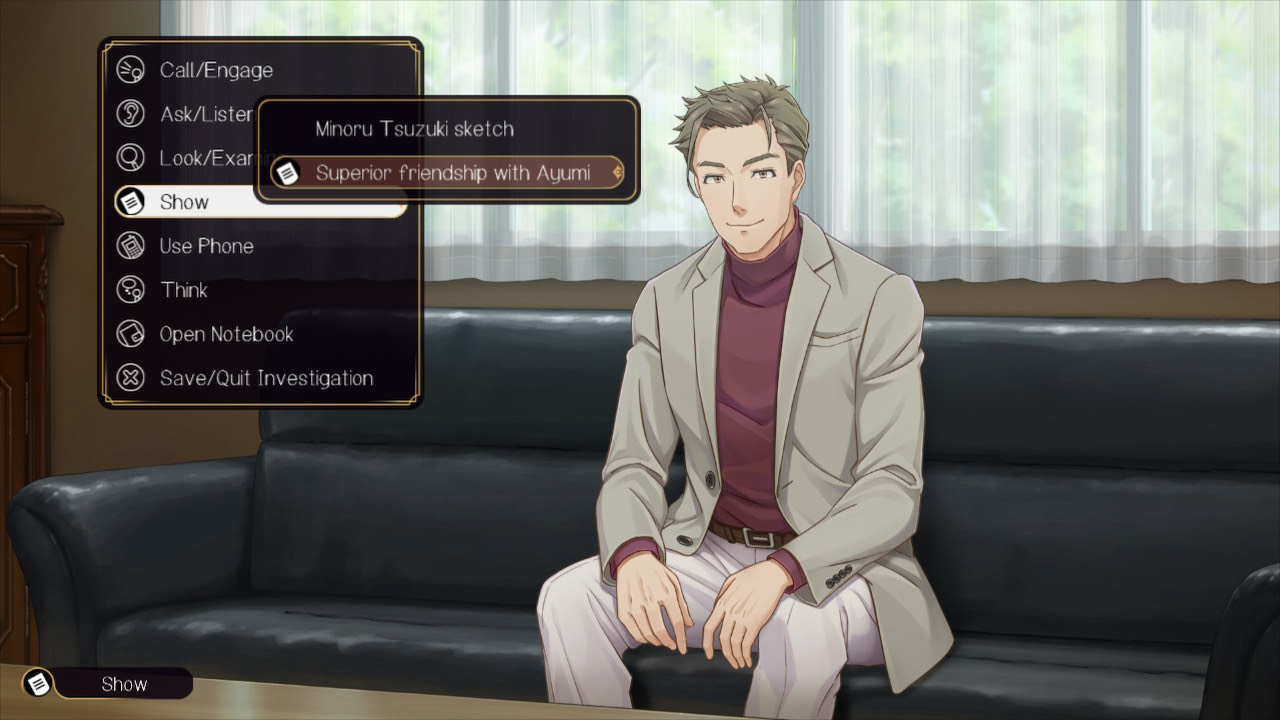Choose the Think command
This screenshot has width=1280, height=720.
click(x=184, y=290)
